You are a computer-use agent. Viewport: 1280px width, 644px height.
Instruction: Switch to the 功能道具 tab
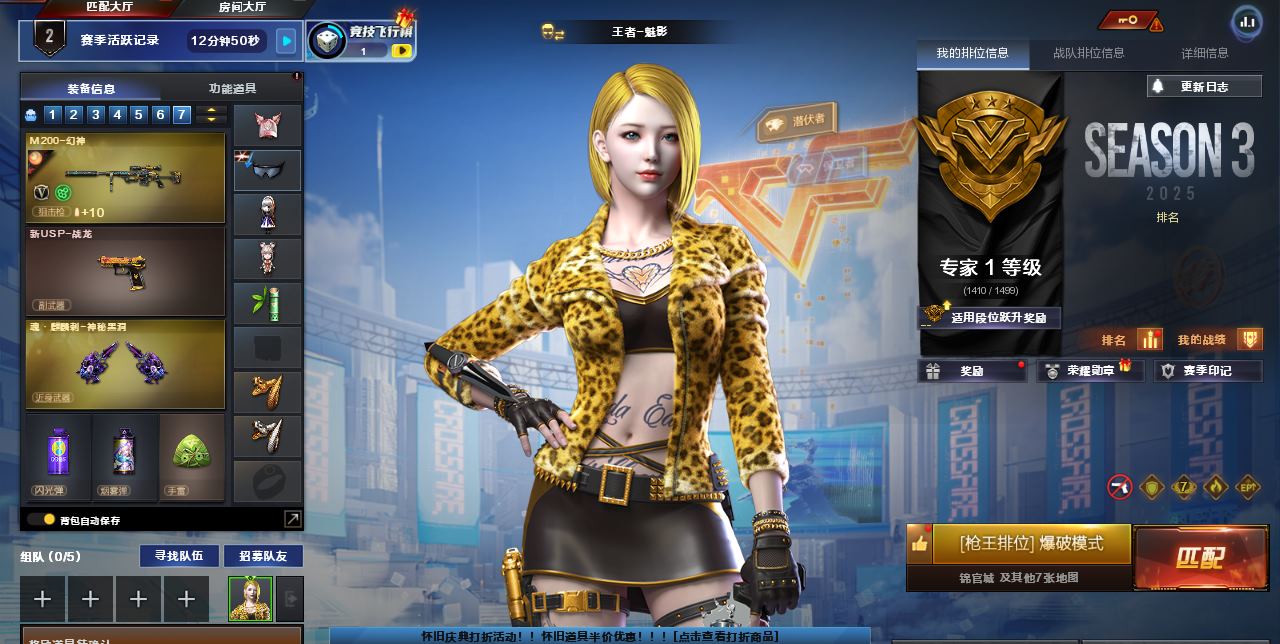232,89
